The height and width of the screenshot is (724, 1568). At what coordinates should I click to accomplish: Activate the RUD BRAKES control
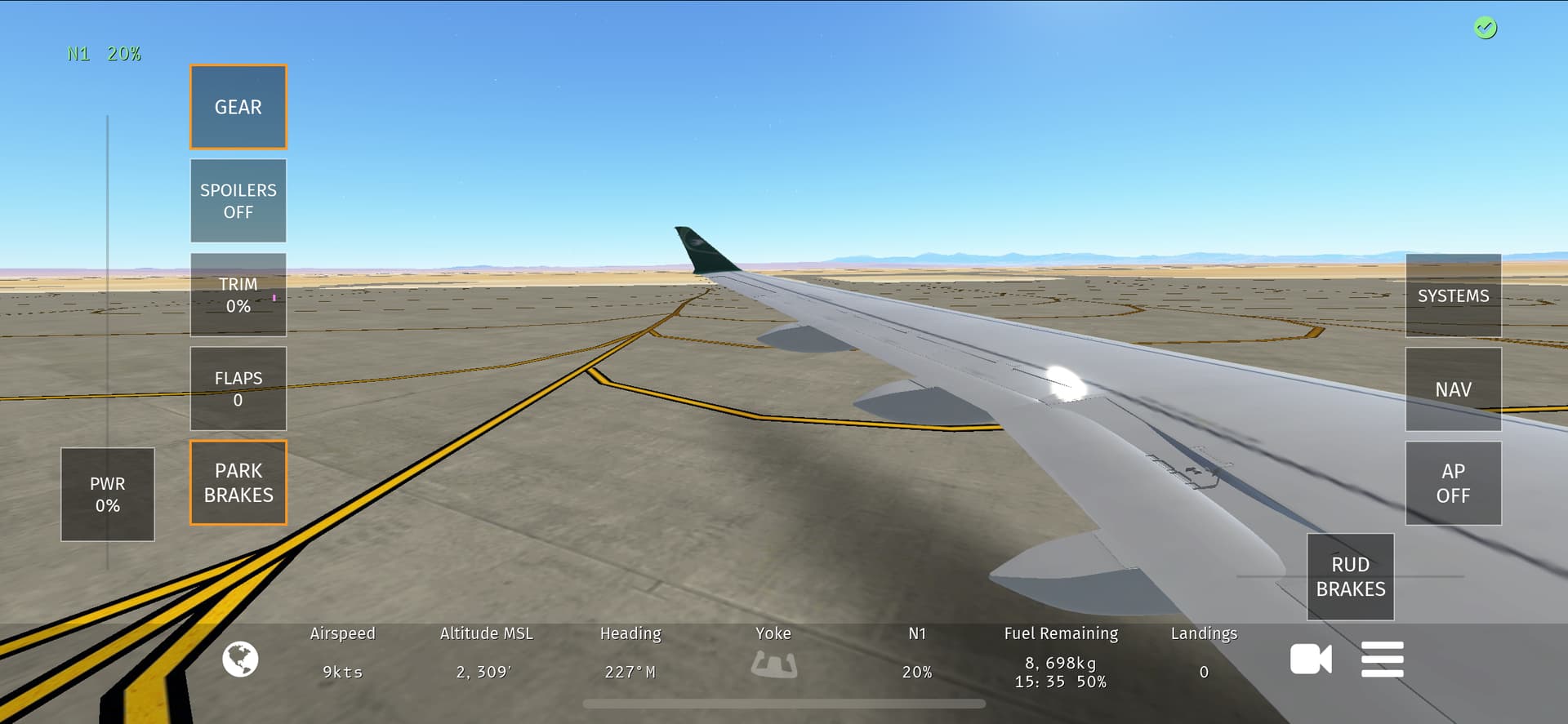tap(1351, 576)
